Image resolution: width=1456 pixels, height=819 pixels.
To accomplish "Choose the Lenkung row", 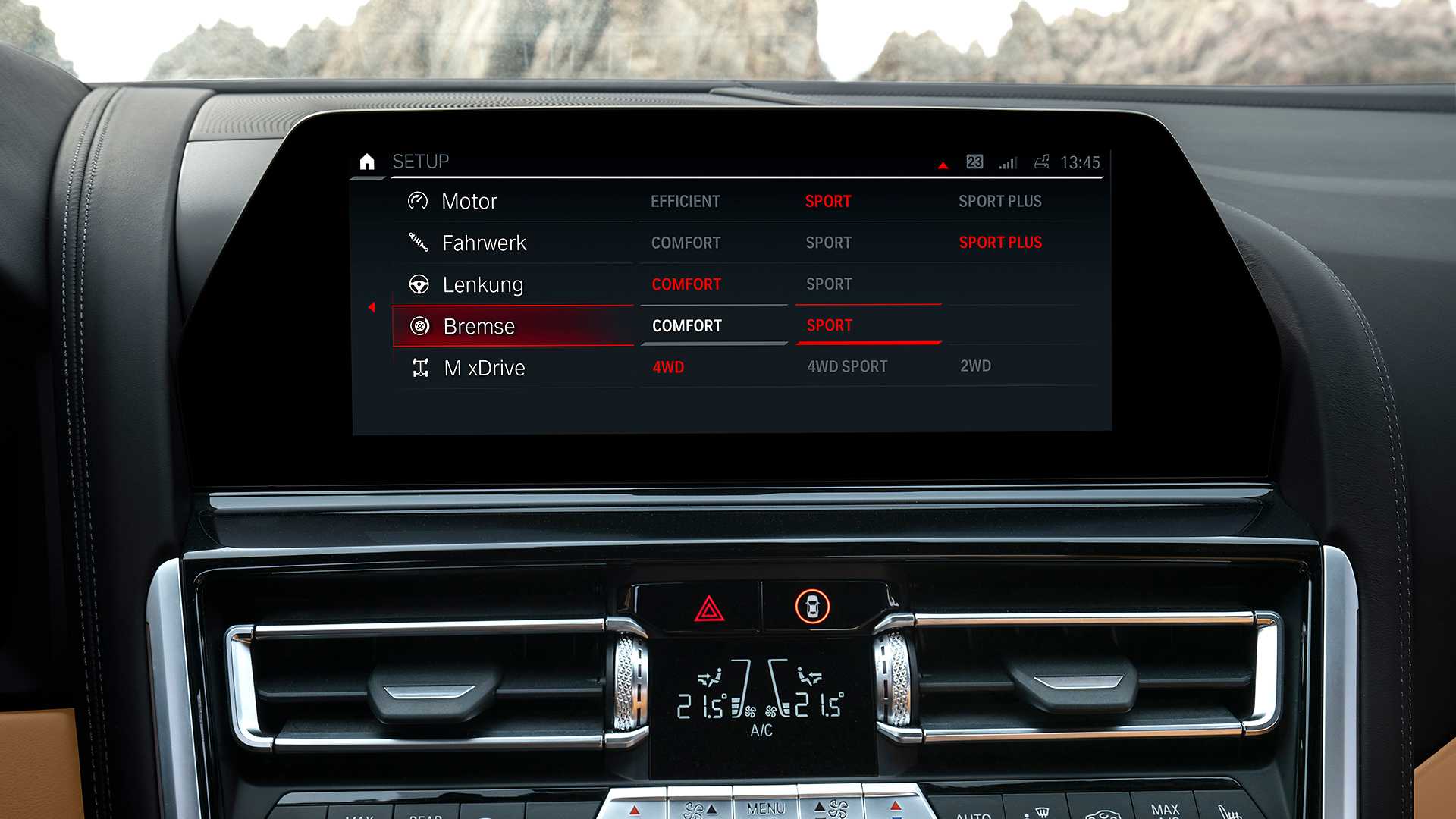I will pyautogui.click(x=482, y=284).
